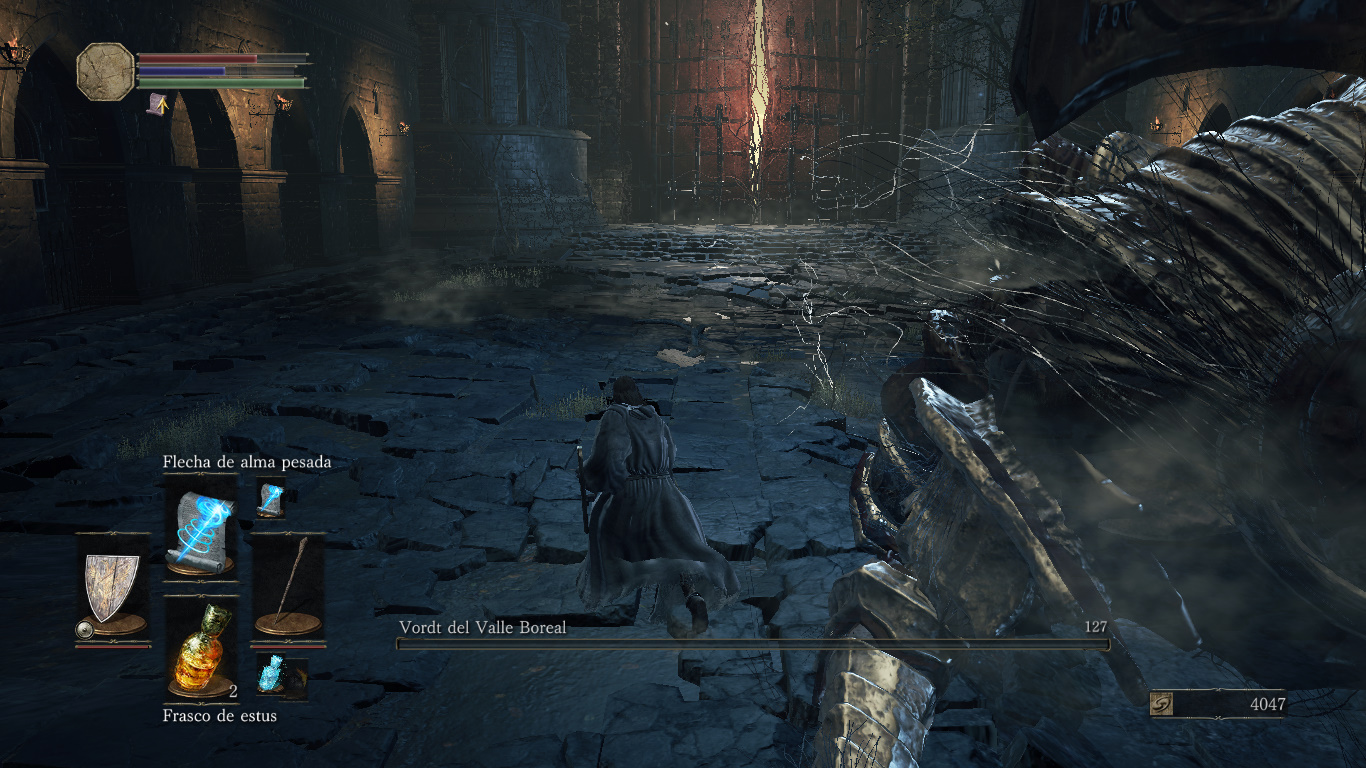Select the Flecha de alma pesada spell slot

coord(201,528)
